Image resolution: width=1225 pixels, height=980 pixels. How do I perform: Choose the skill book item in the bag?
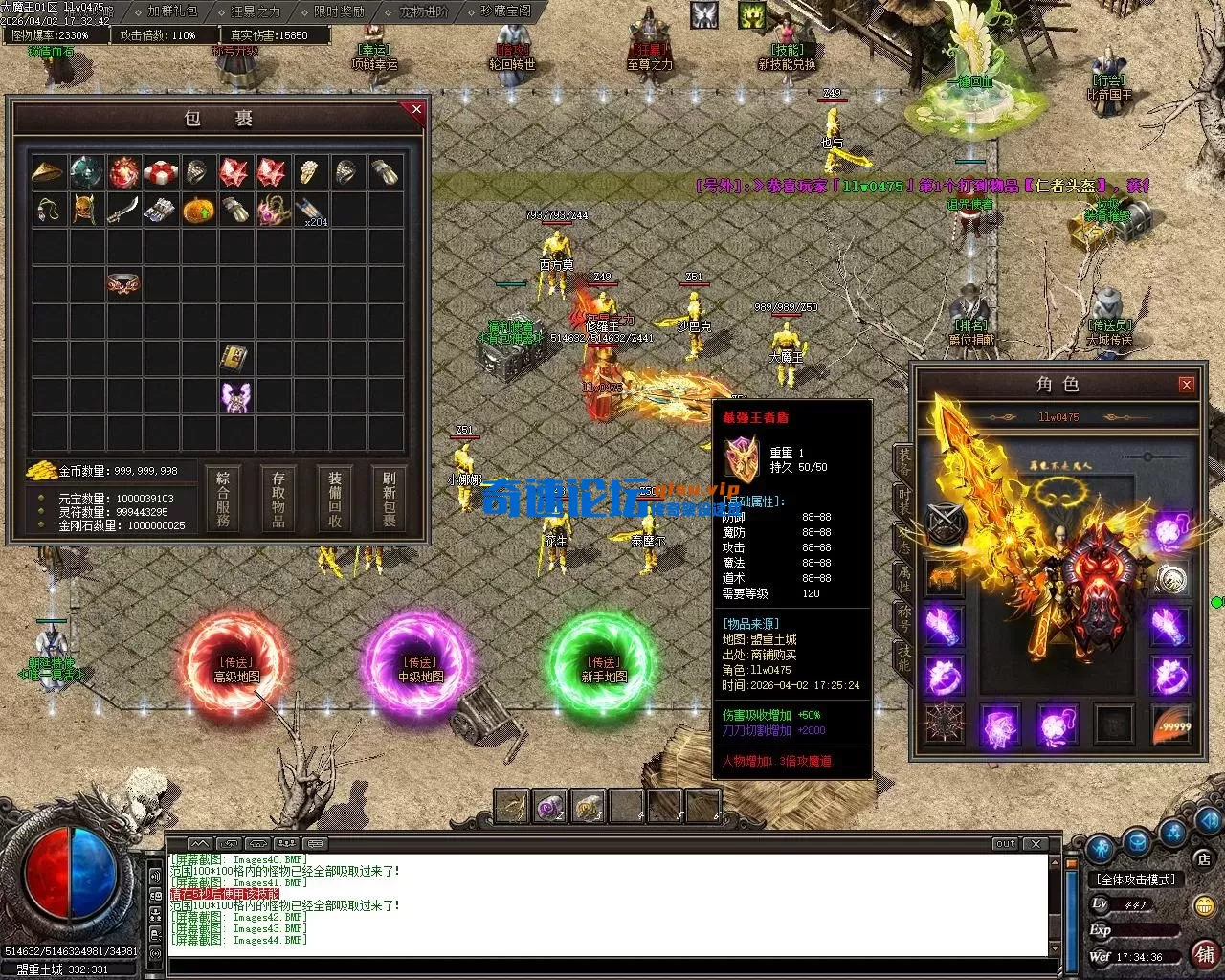coord(235,359)
